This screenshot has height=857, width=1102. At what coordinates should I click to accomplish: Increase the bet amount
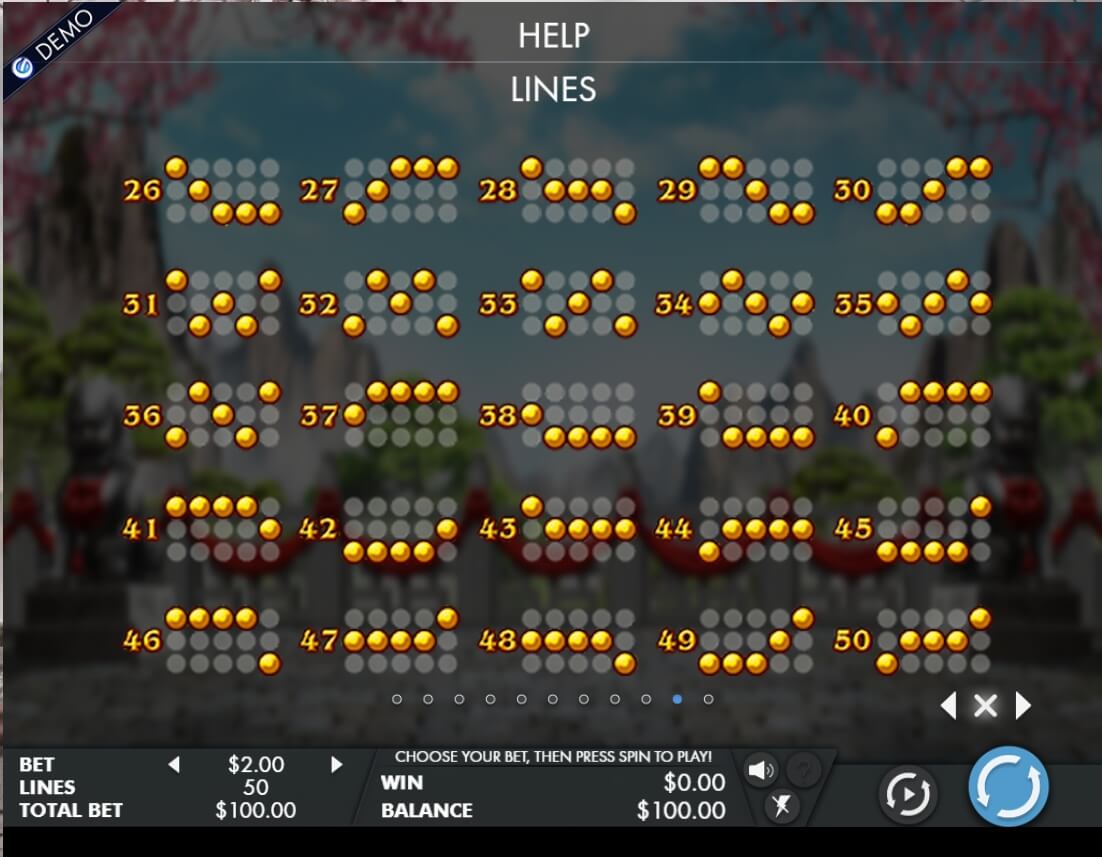337,765
